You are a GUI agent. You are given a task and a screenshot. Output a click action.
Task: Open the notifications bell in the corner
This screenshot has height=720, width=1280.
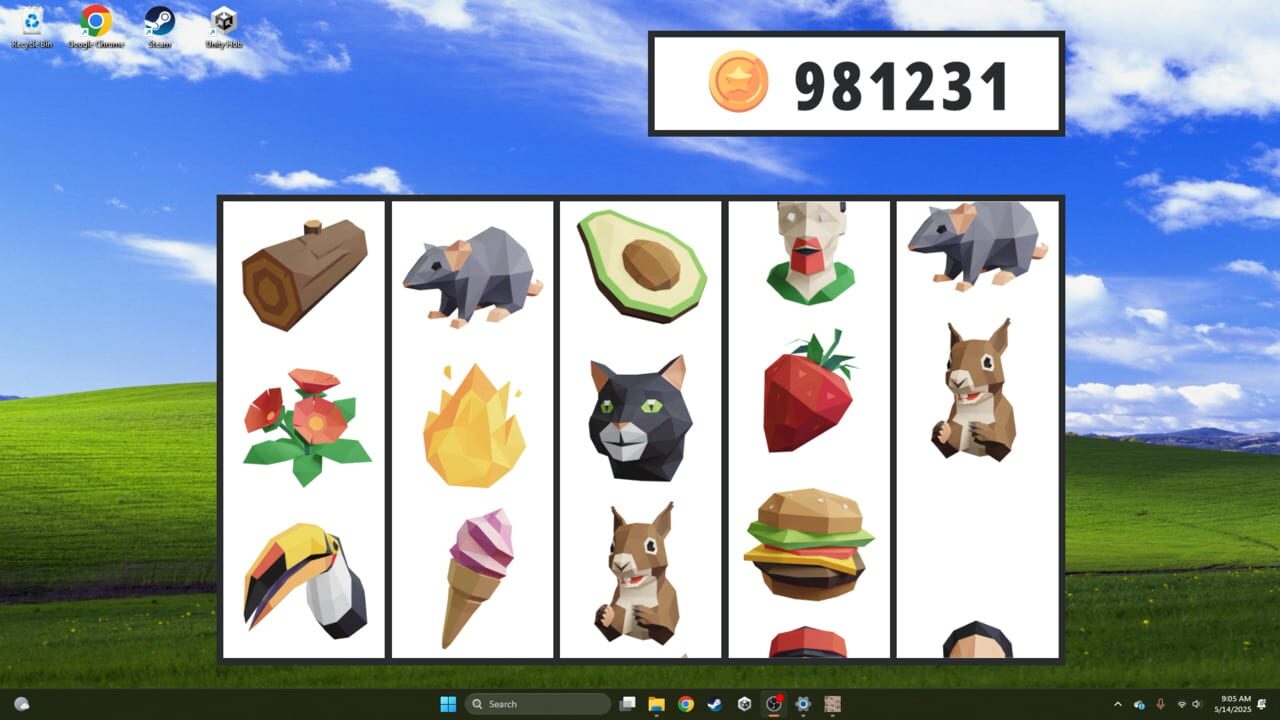click(1262, 703)
